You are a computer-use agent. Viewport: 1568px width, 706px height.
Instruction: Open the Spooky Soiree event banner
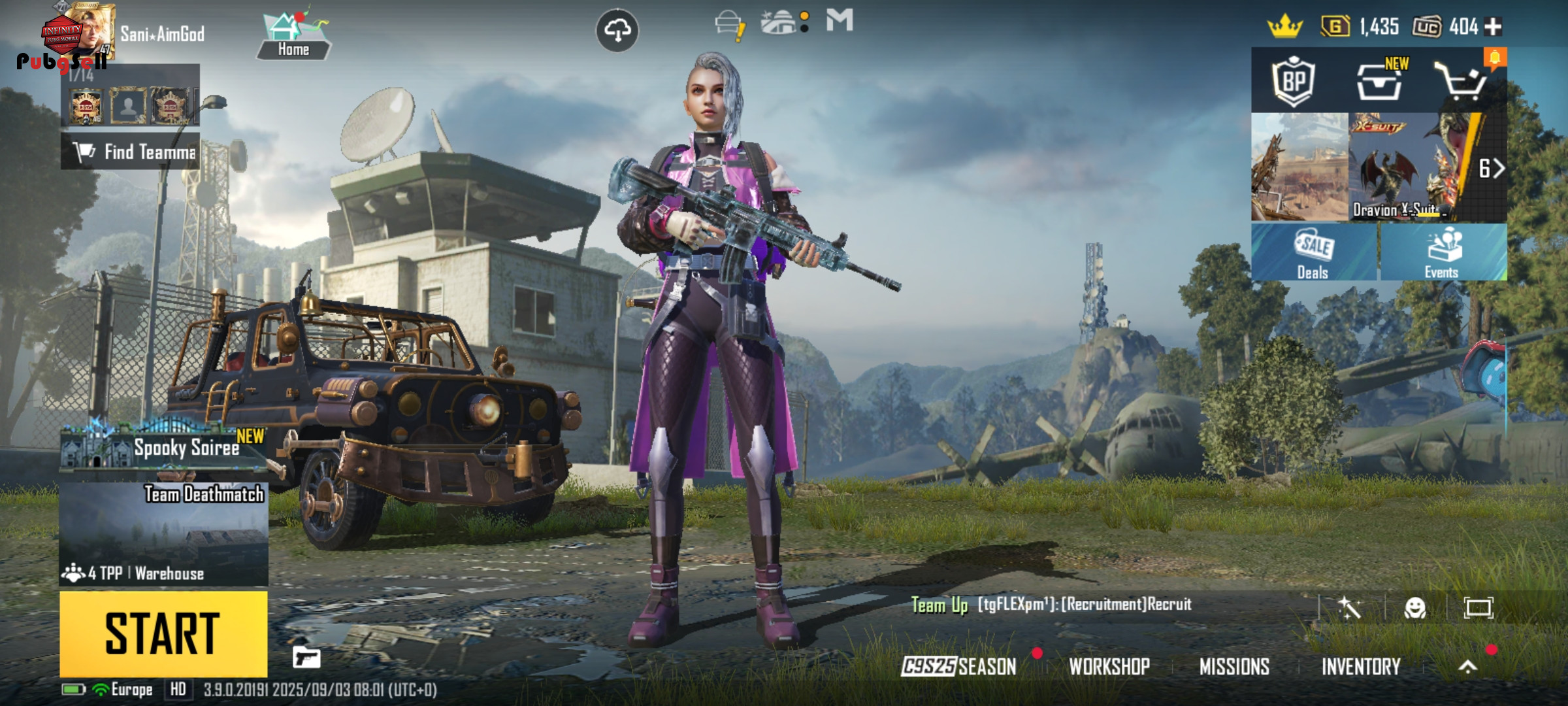[163, 447]
